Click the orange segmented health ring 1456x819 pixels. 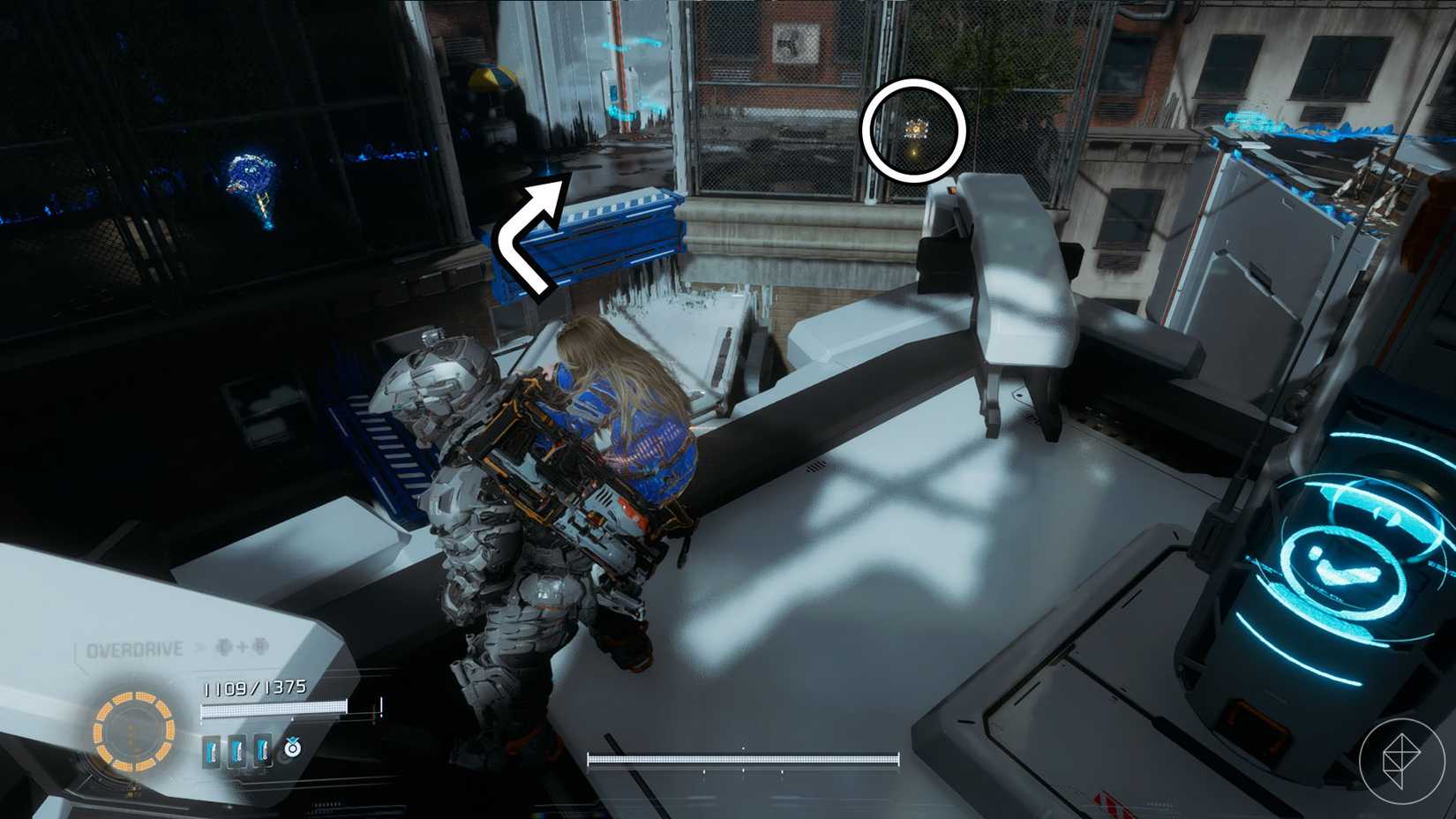[132, 731]
